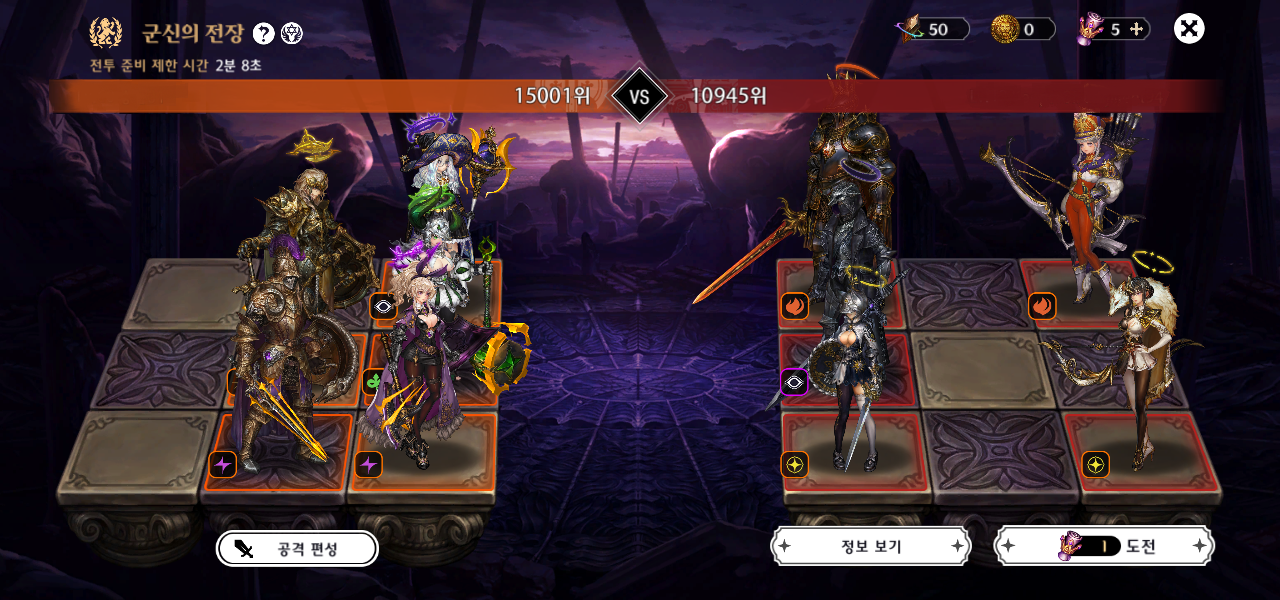This screenshot has height=600, width=1280.
Task: Start the battle with the 도전 button
Action: [x=1104, y=546]
